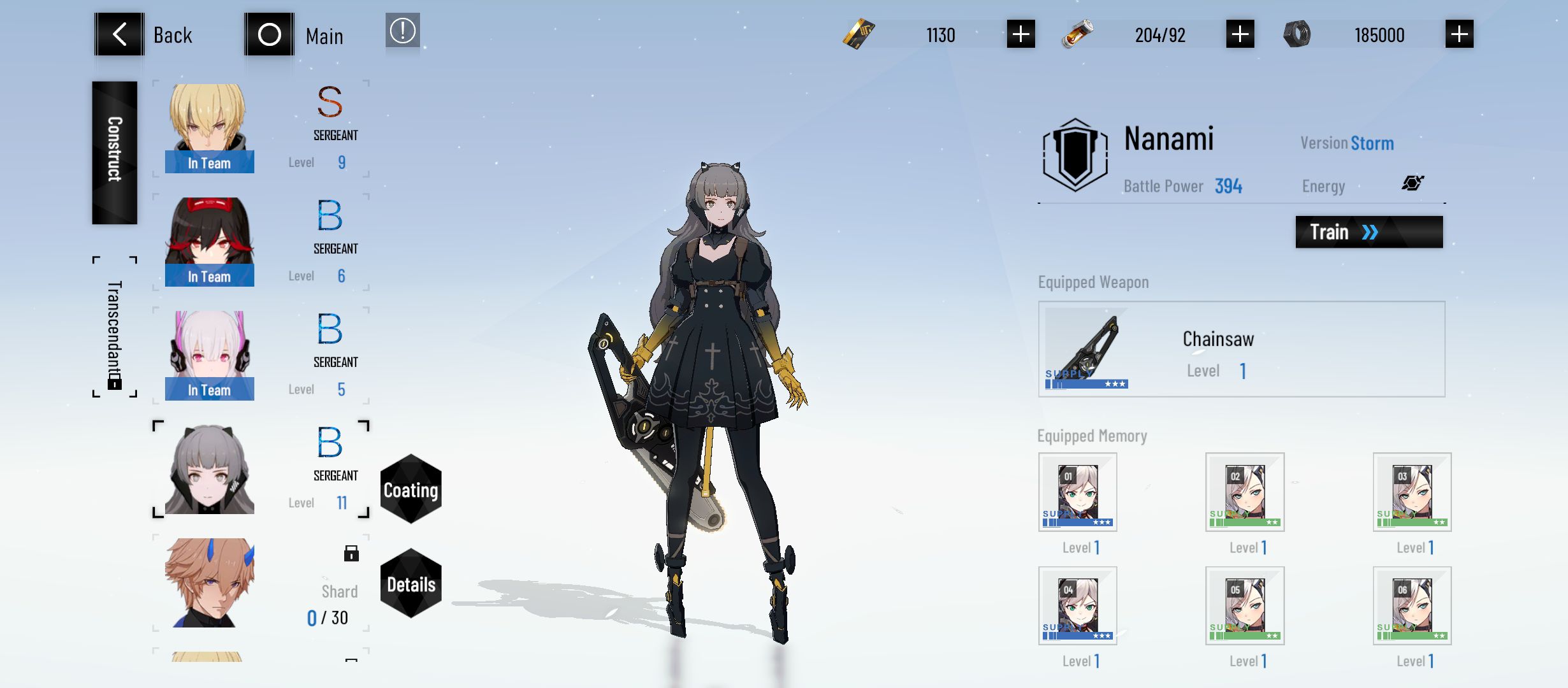Open equipped memory slot 05

(1244, 605)
